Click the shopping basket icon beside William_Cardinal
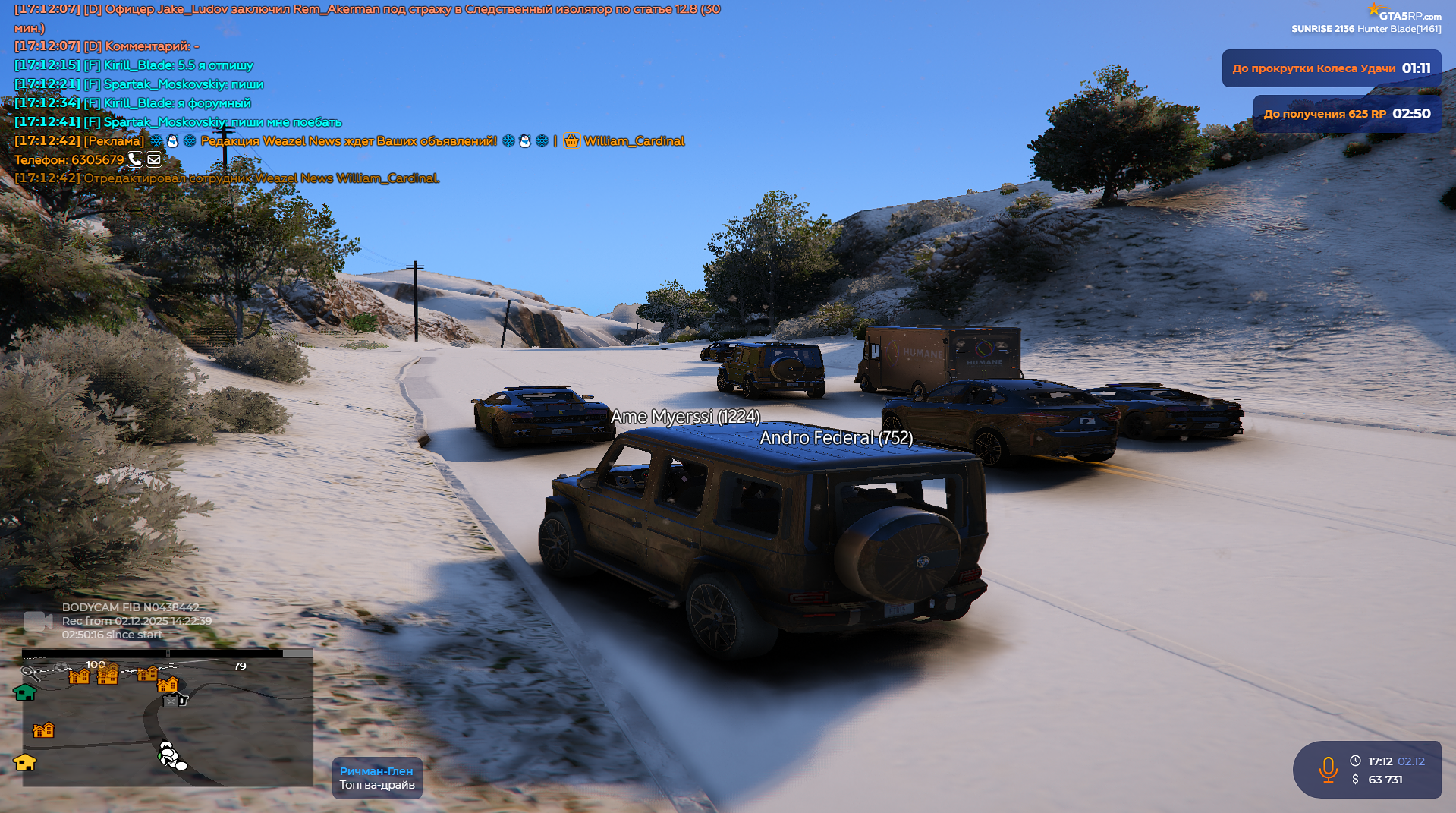Viewport: 1456px width, 813px height. click(x=571, y=140)
